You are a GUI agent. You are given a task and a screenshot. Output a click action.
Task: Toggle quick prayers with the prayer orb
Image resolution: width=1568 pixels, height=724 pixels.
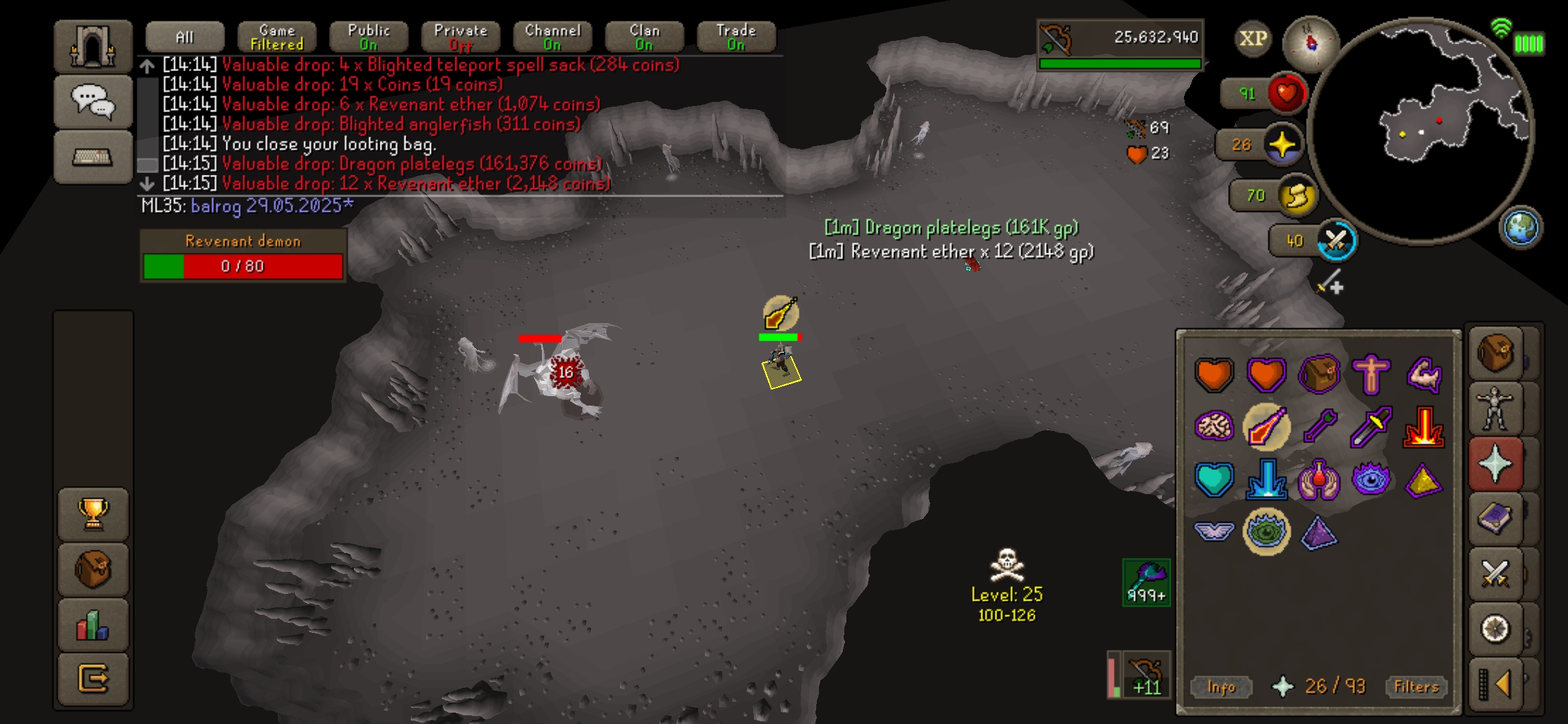pyautogui.click(x=1282, y=145)
